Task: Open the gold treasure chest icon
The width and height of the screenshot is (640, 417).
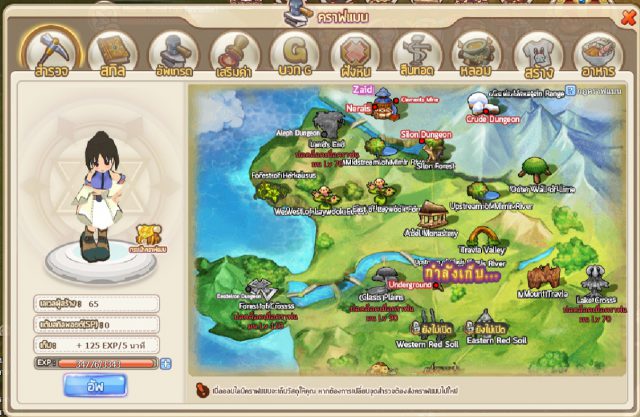Action: click(151, 234)
